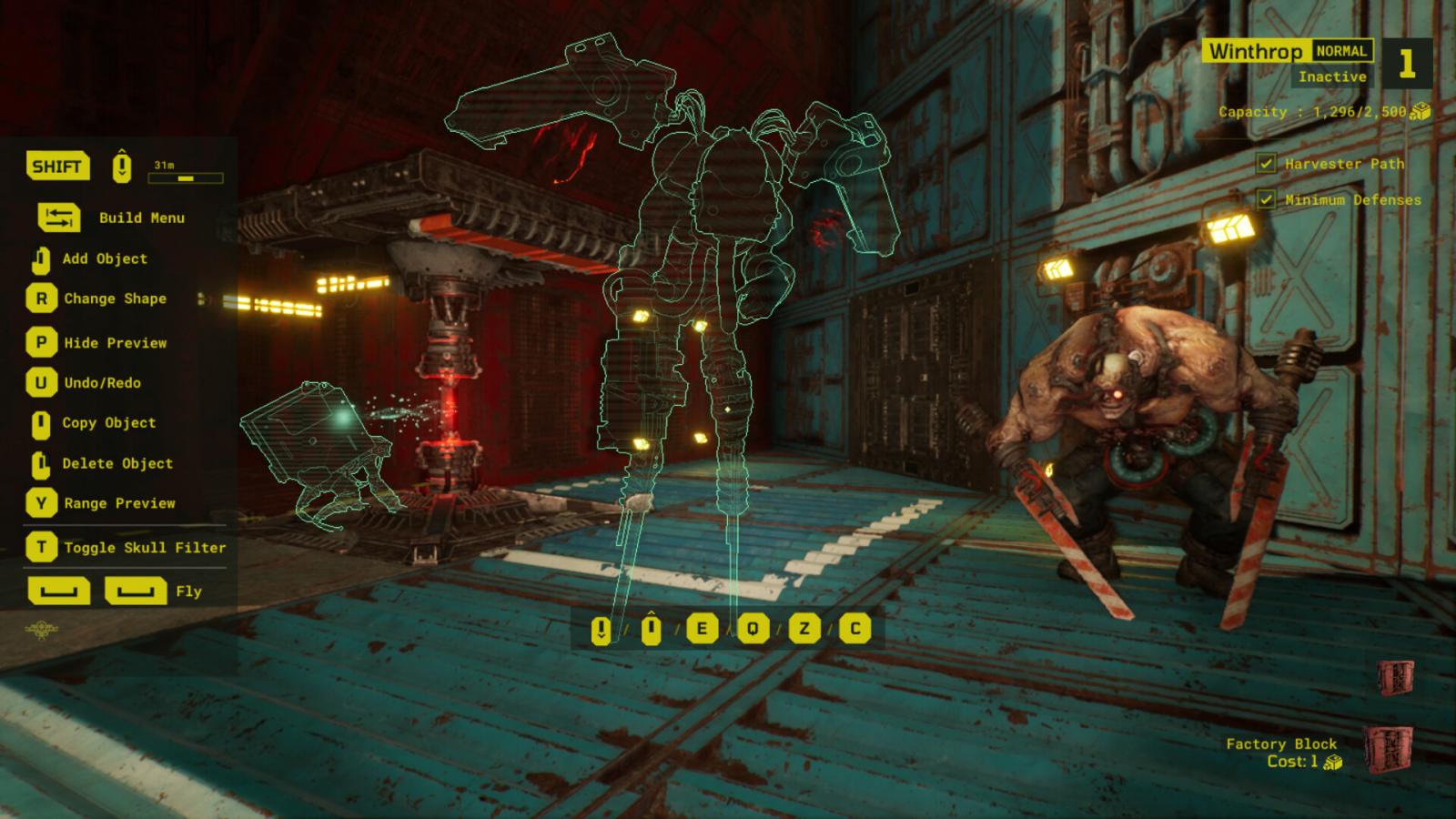Viewport: 1456px width, 819px height.
Task: Select the Factory Block icon
Action: tap(1388, 750)
